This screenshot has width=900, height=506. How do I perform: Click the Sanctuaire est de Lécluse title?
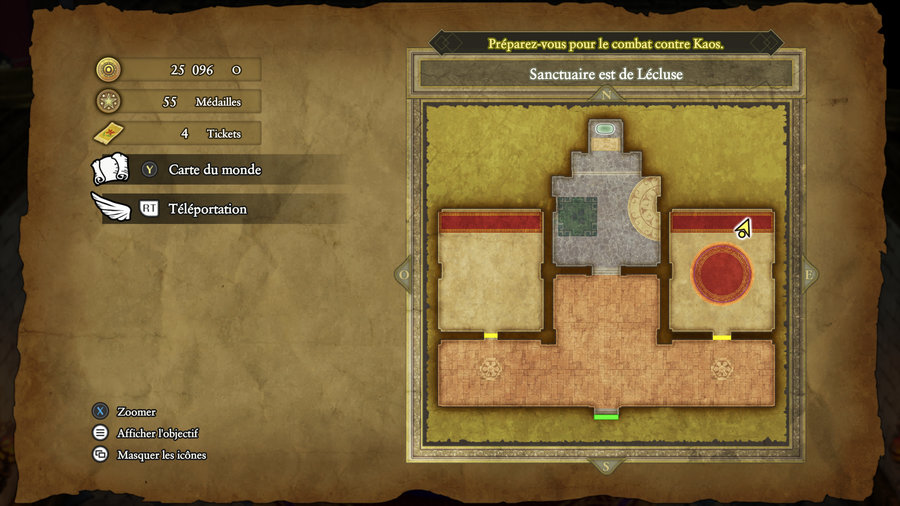coord(606,74)
